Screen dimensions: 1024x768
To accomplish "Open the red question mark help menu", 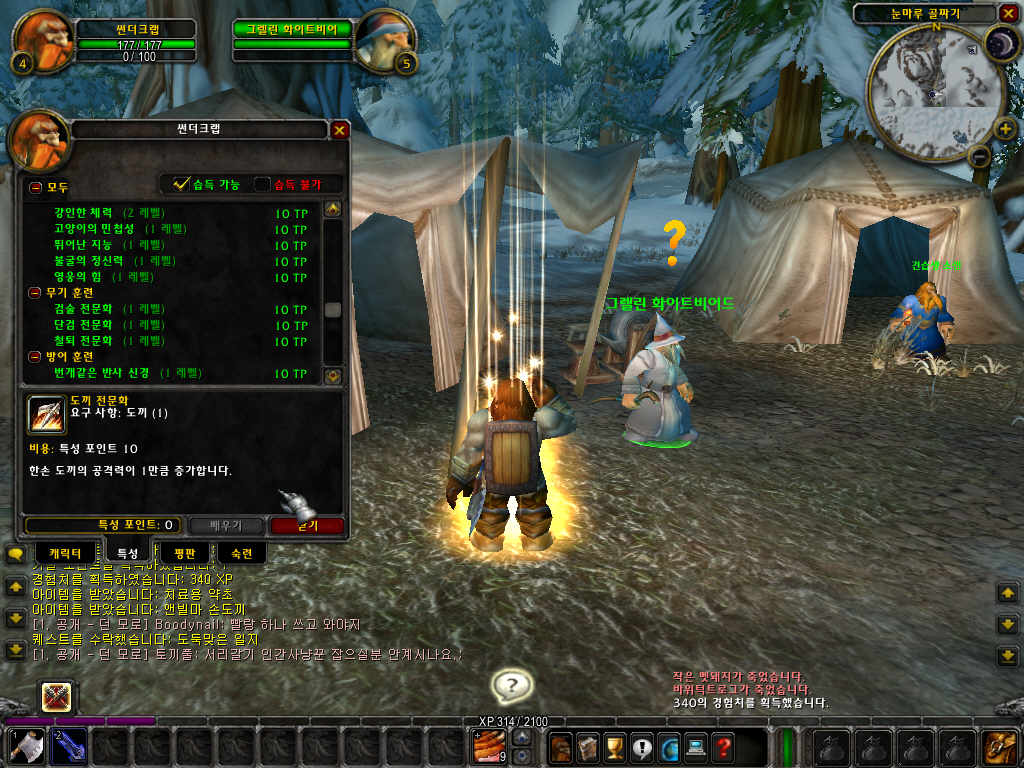I will [x=722, y=746].
